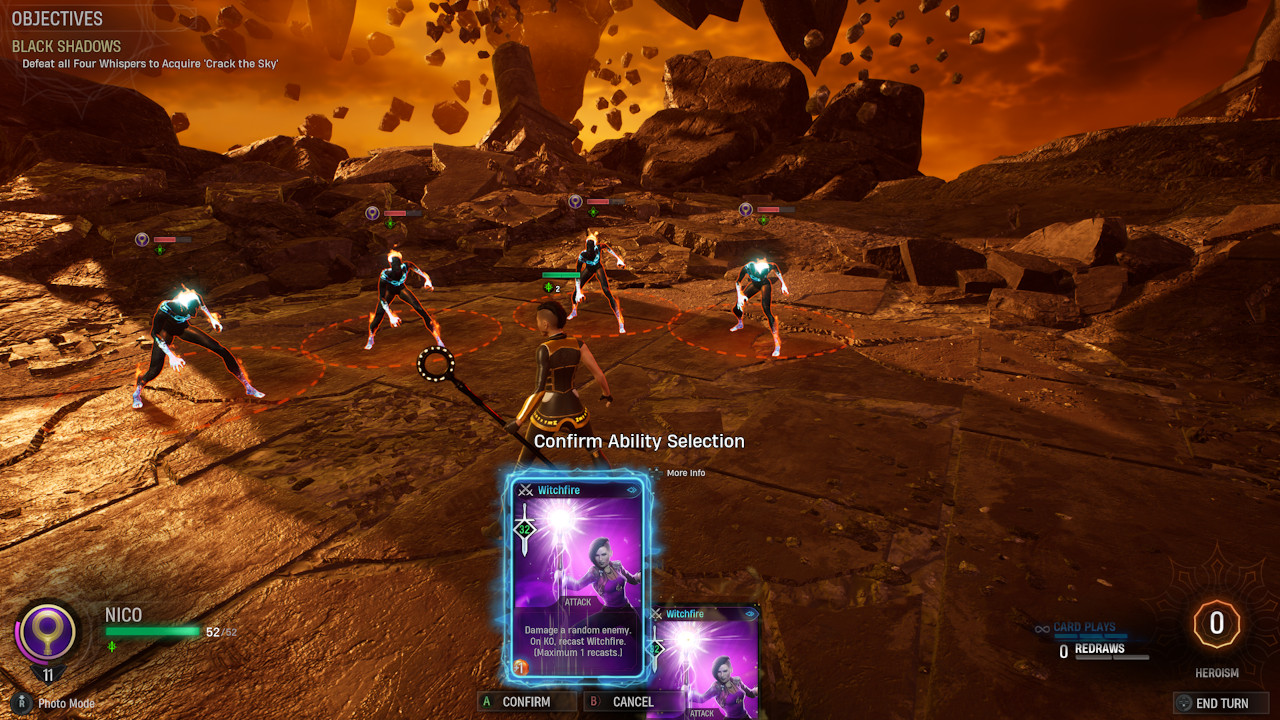Screen dimensions: 1280x720
Task: End the current turn
Action: pos(1220,703)
